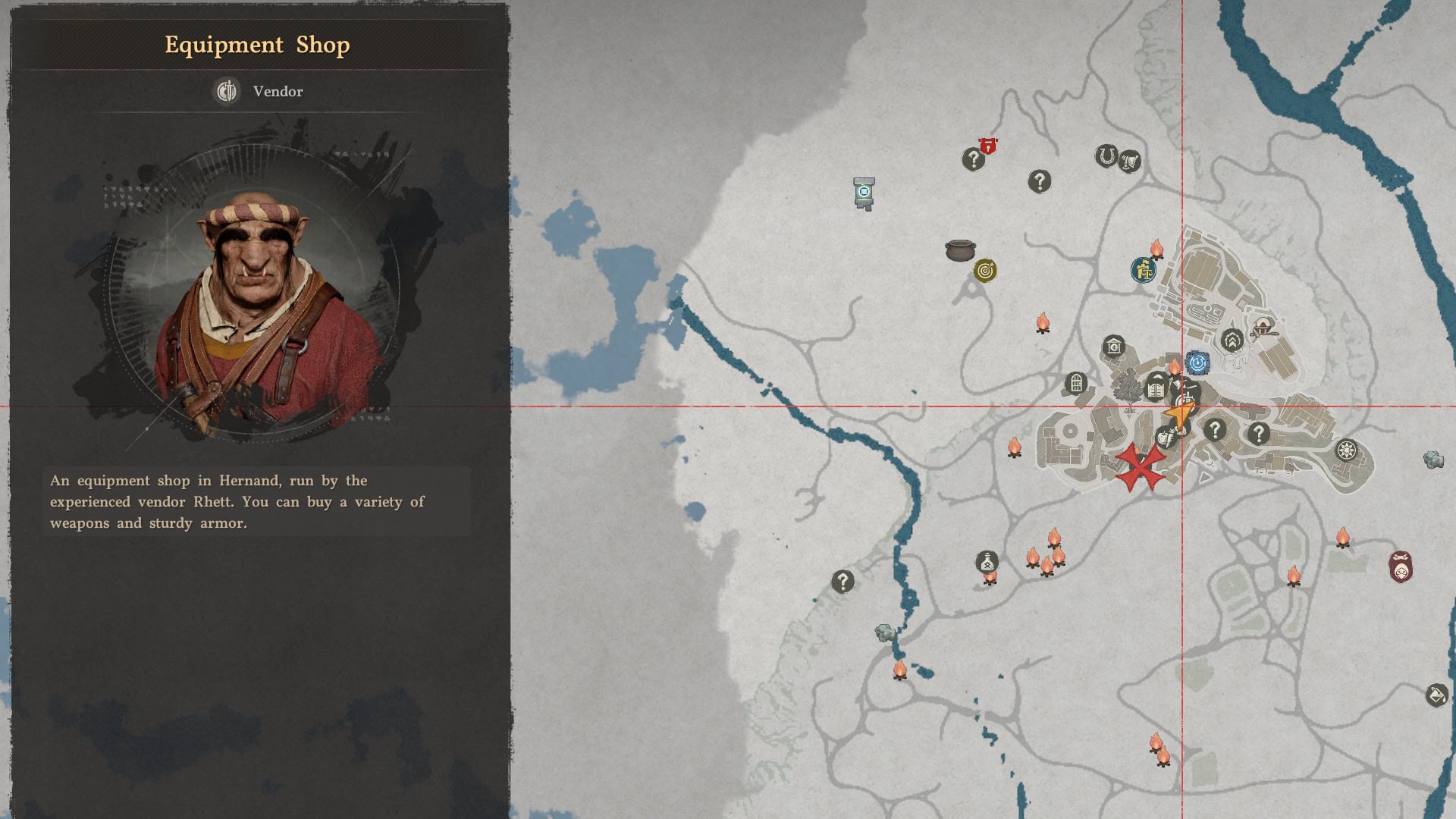This screenshot has height=819, width=1456.
Task: Select the horseshoe stable marker
Action: coord(1106,157)
